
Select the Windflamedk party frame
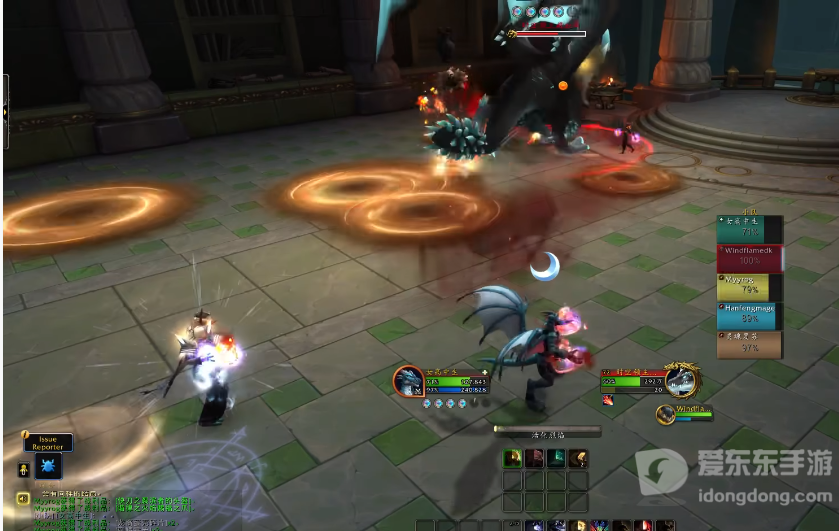(x=749, y=257)
